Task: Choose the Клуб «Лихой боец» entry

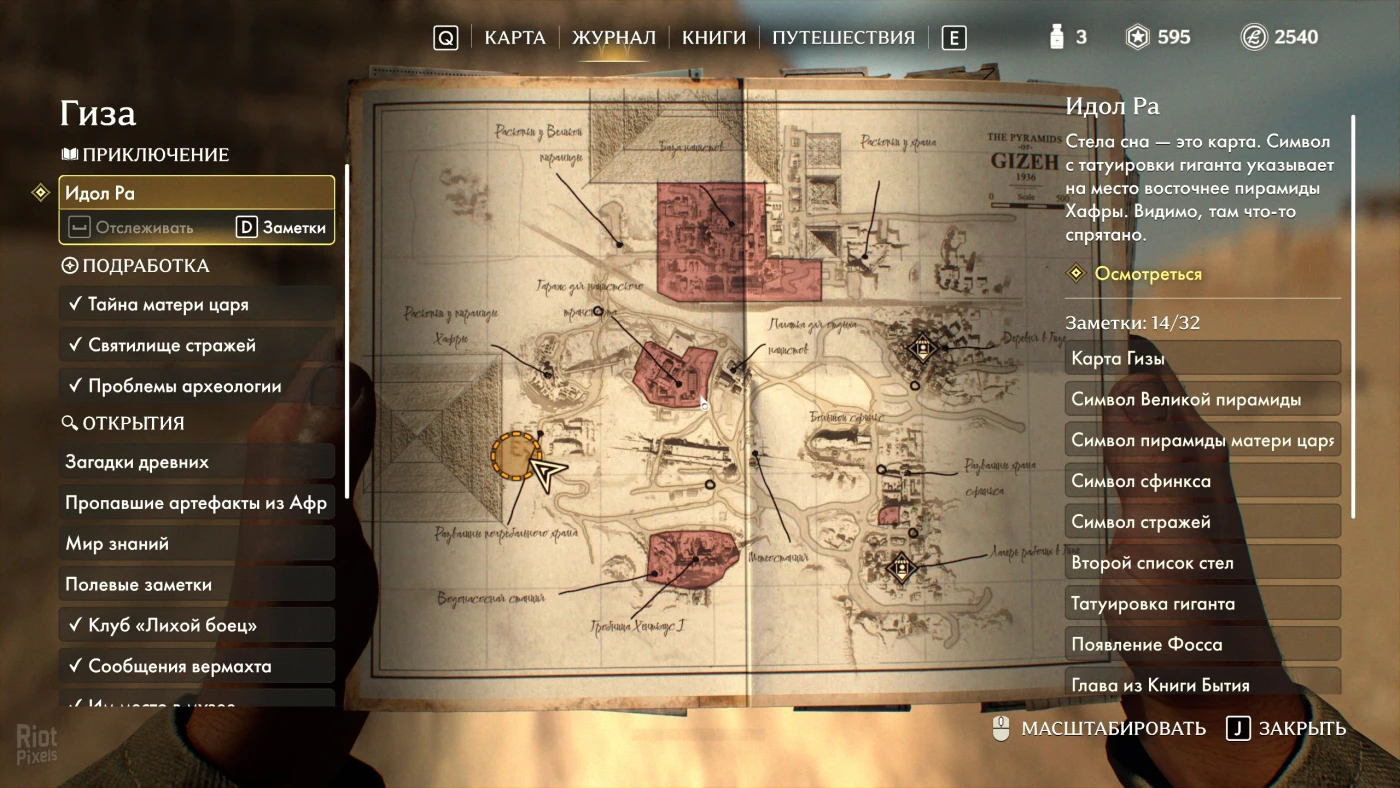Action: (196, 626)
